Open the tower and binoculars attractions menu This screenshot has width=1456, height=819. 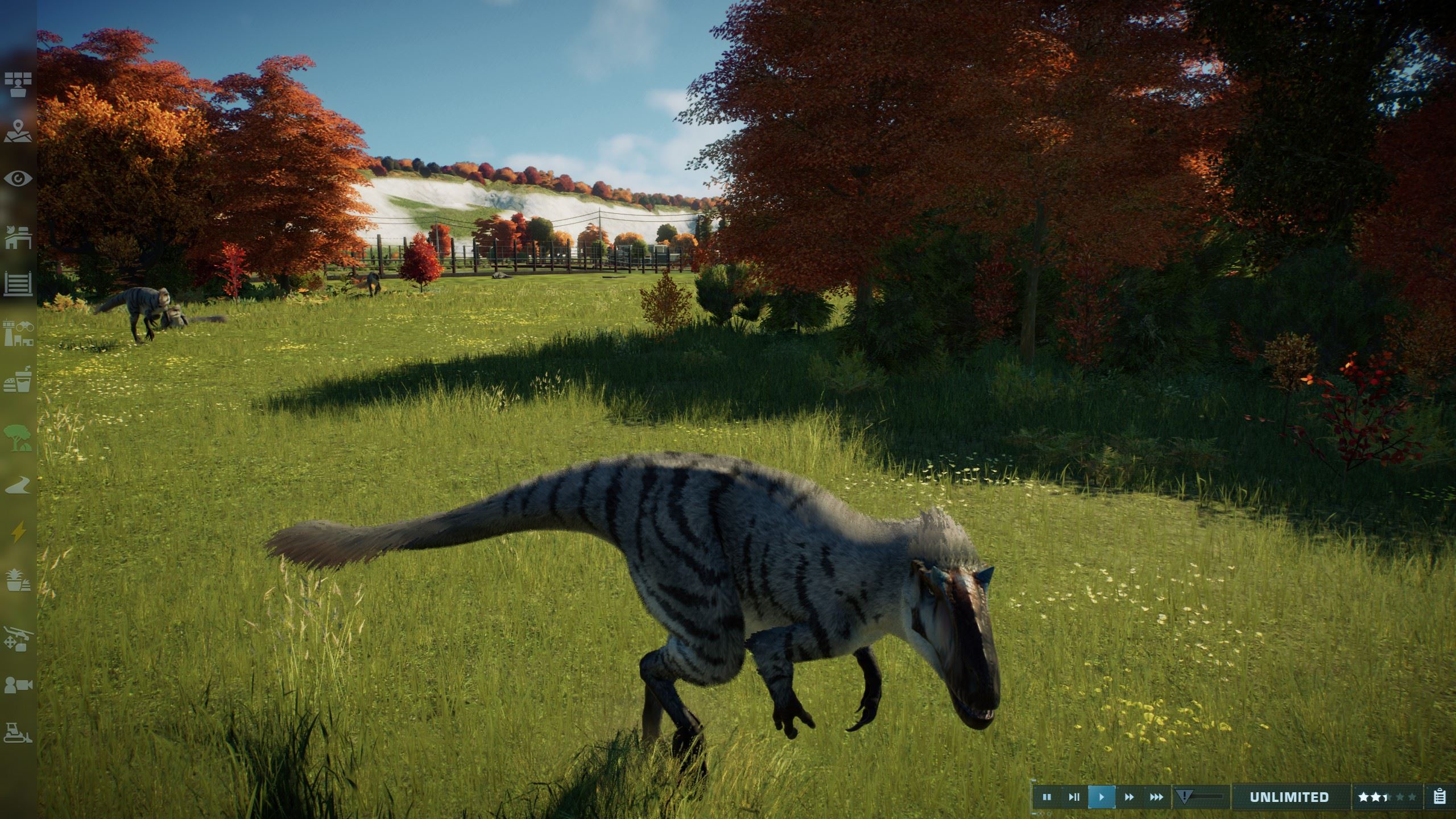[18, 333]
